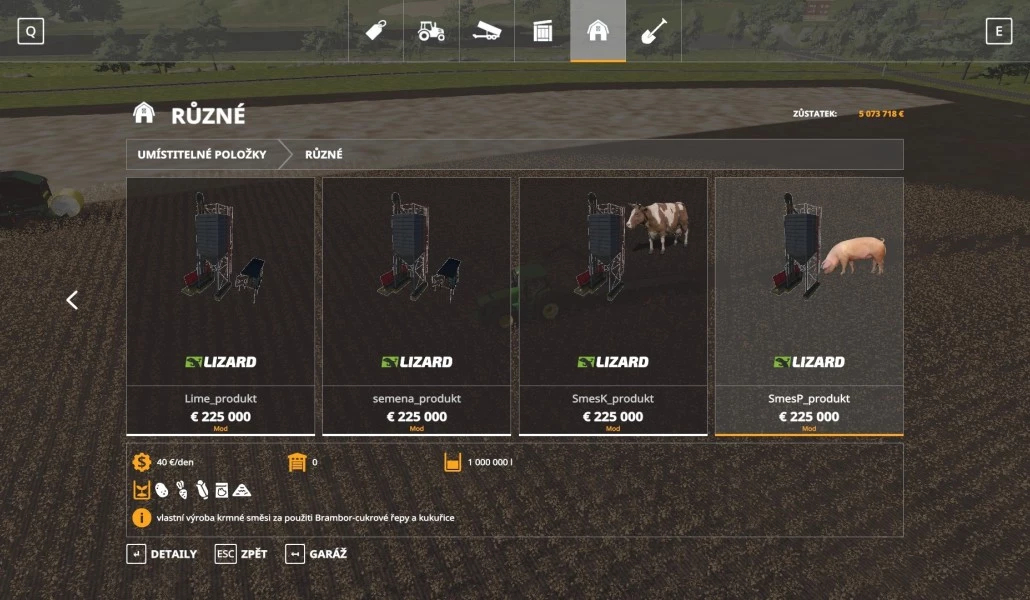Select the pallet objects tab
The image size is (1030, 600).
click(542, 31)
